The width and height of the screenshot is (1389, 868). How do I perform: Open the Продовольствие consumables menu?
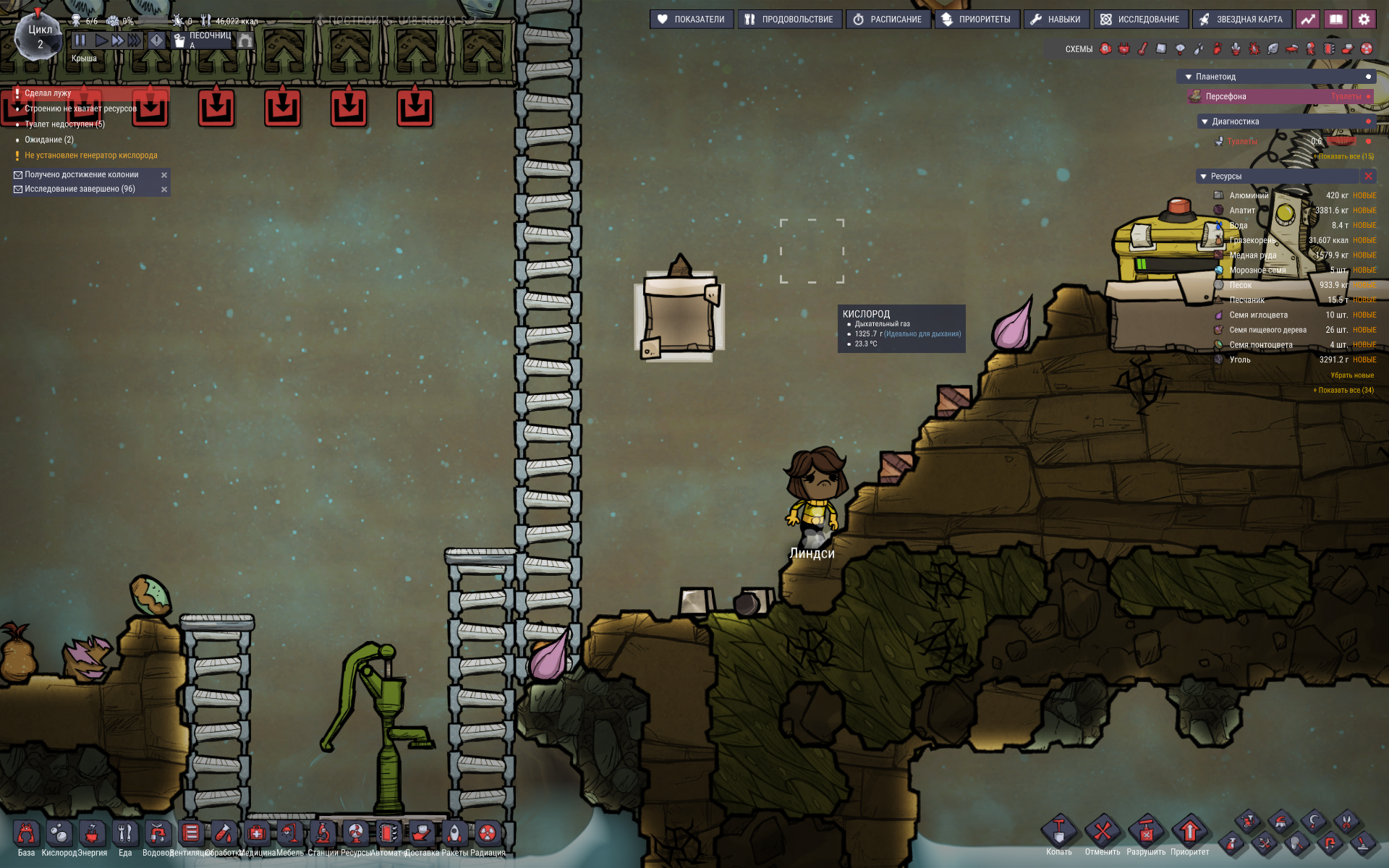coord(789,20)
